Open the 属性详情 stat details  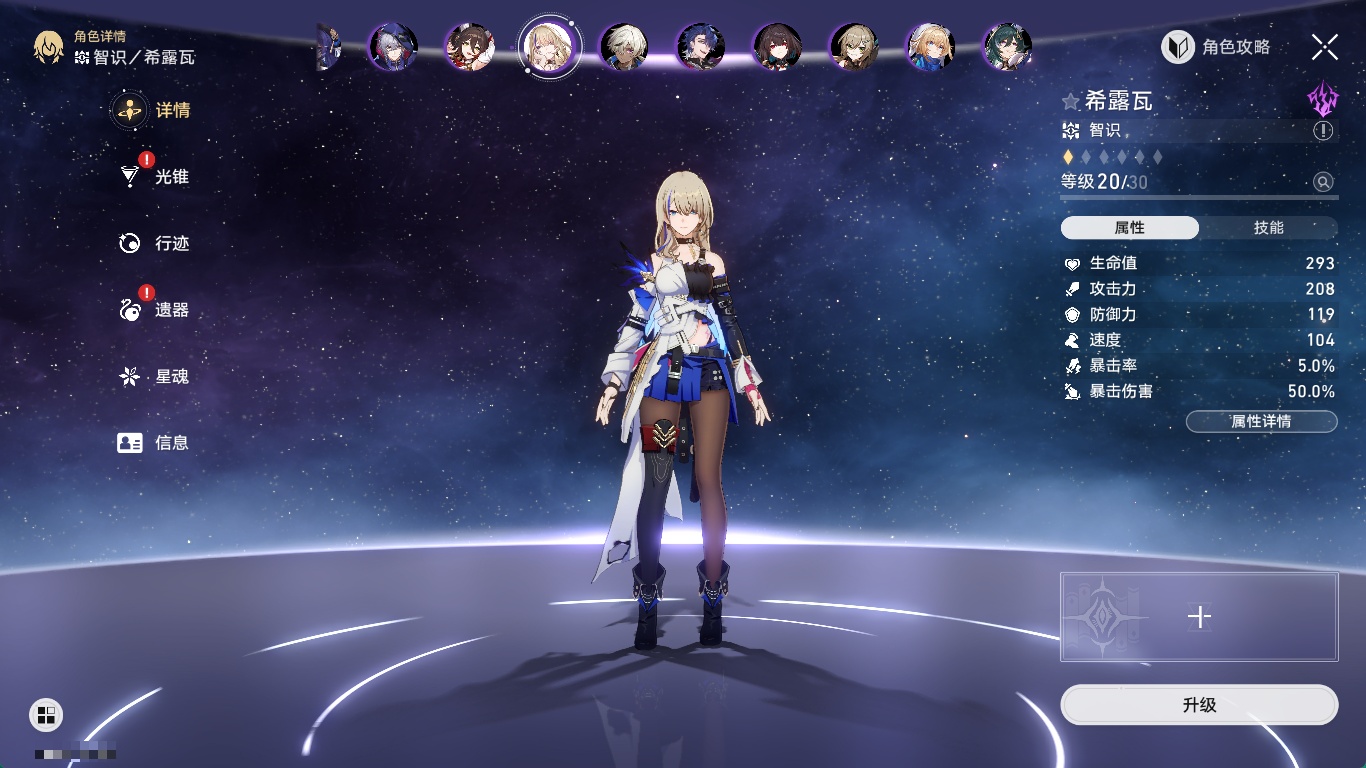(1261, 422)
